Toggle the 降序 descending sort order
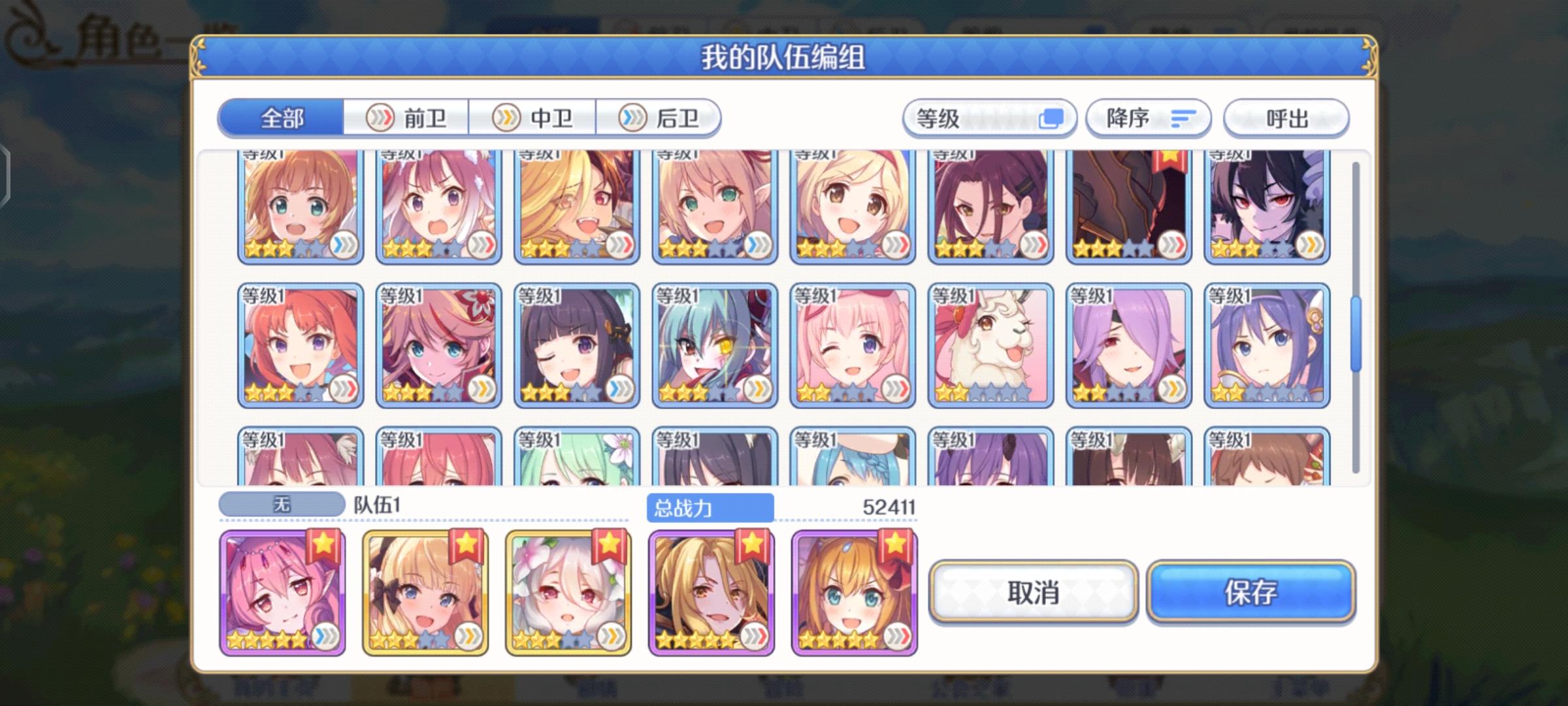1568x706 pixels. click(x=1148, y=118)
